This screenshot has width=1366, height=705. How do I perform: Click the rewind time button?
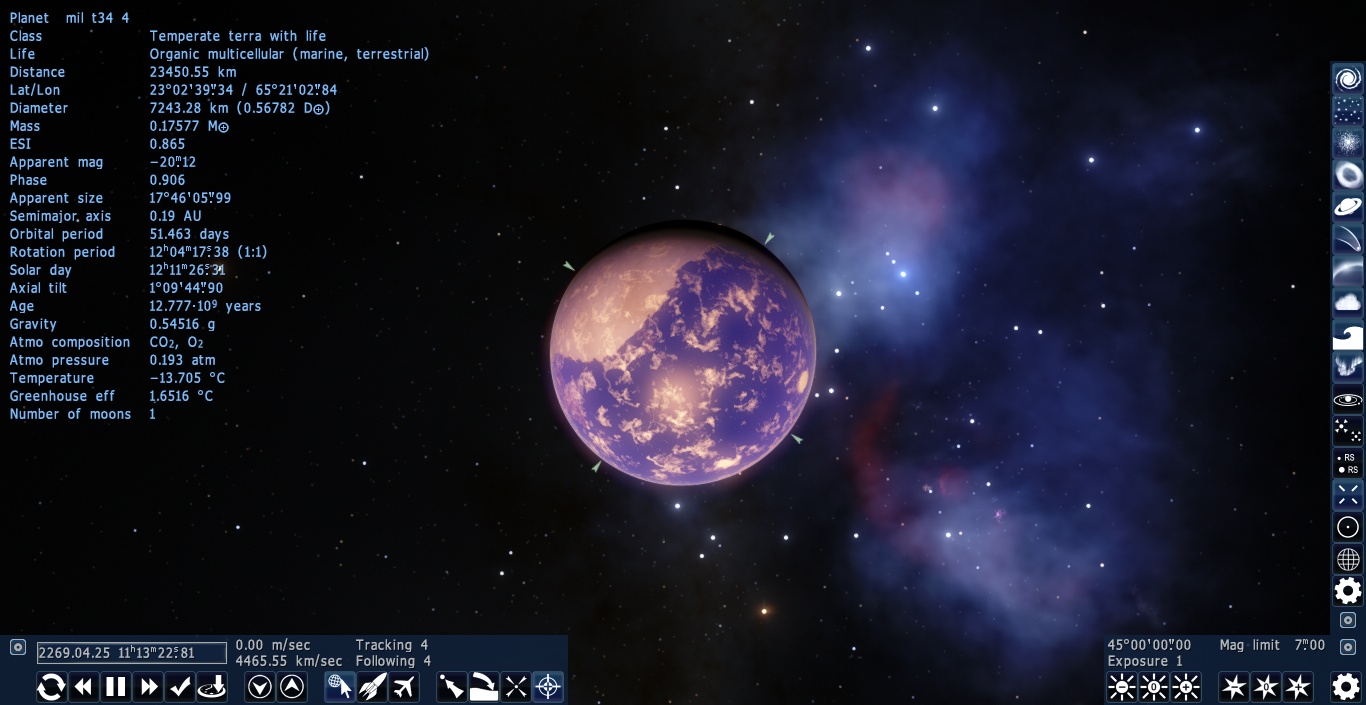(84, 687)
